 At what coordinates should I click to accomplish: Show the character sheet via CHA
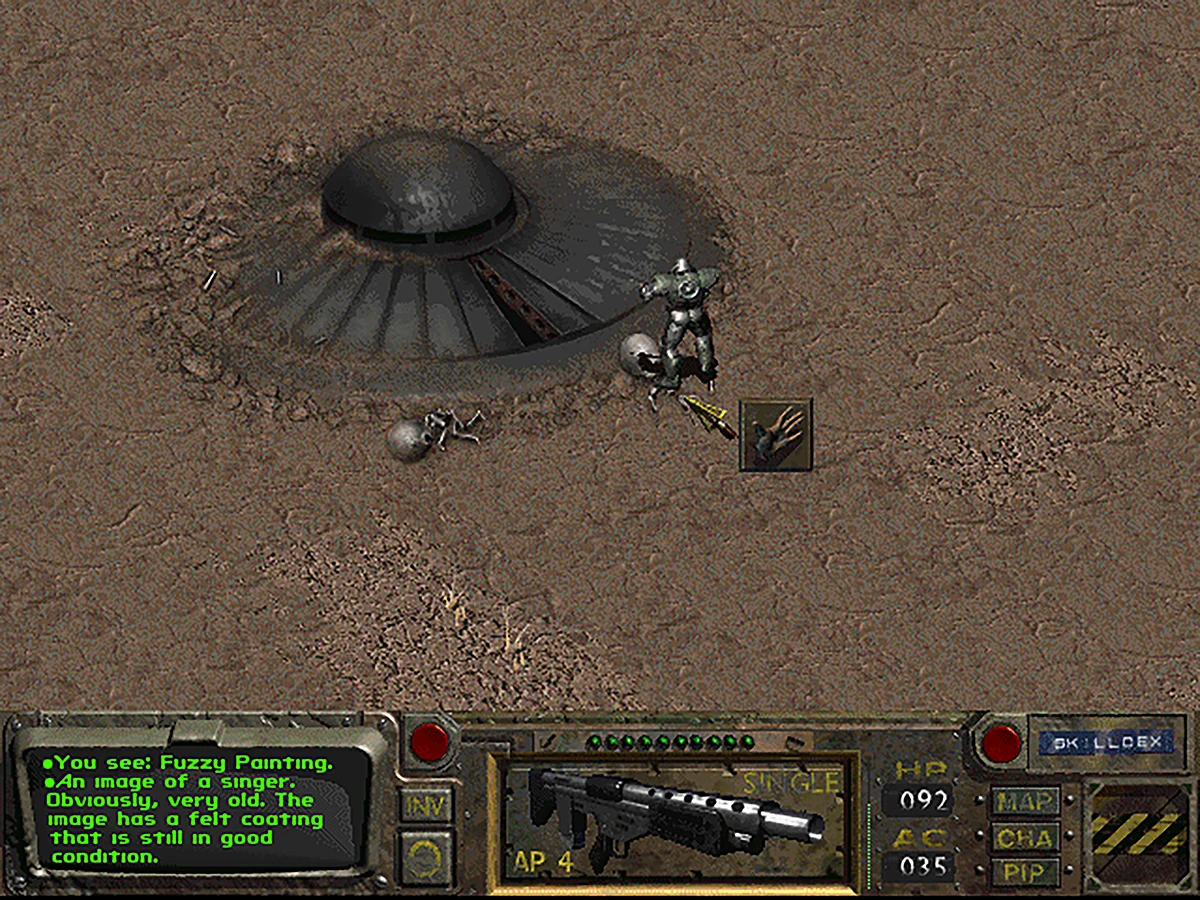(1025, 836)
